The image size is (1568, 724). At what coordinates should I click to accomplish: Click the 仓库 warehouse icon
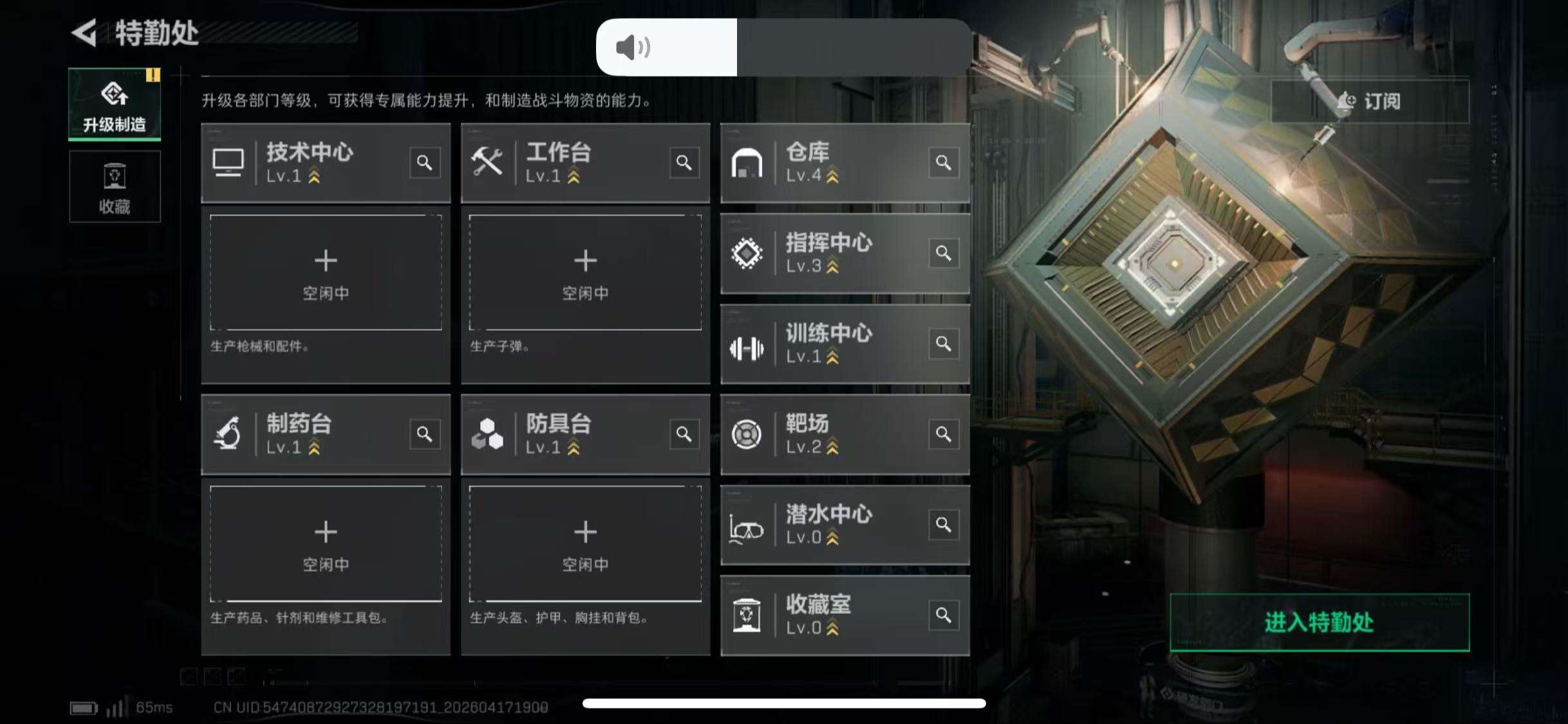pos(748,162)
